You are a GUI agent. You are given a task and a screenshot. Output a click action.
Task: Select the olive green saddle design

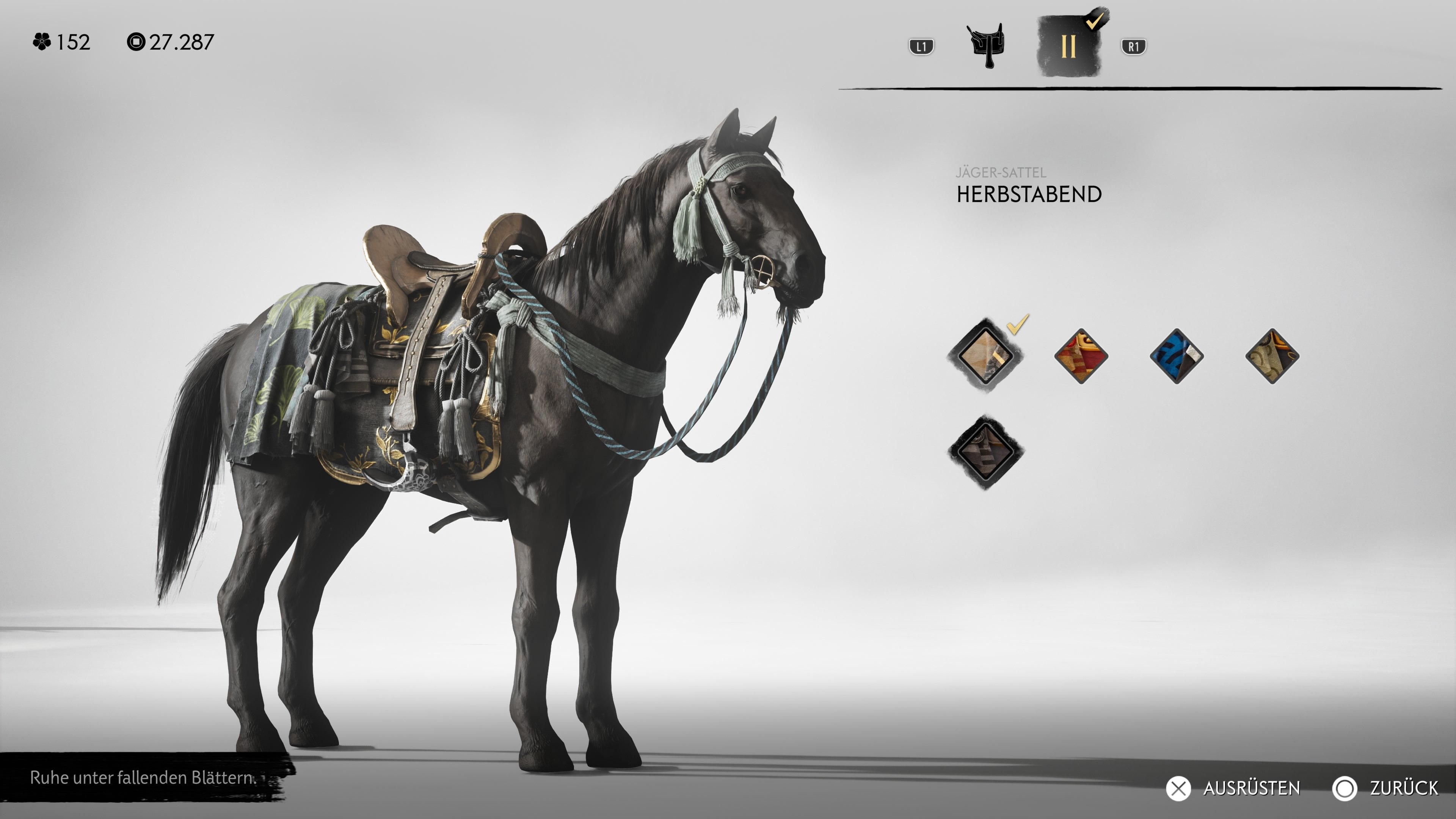(x=1272, y=356)
